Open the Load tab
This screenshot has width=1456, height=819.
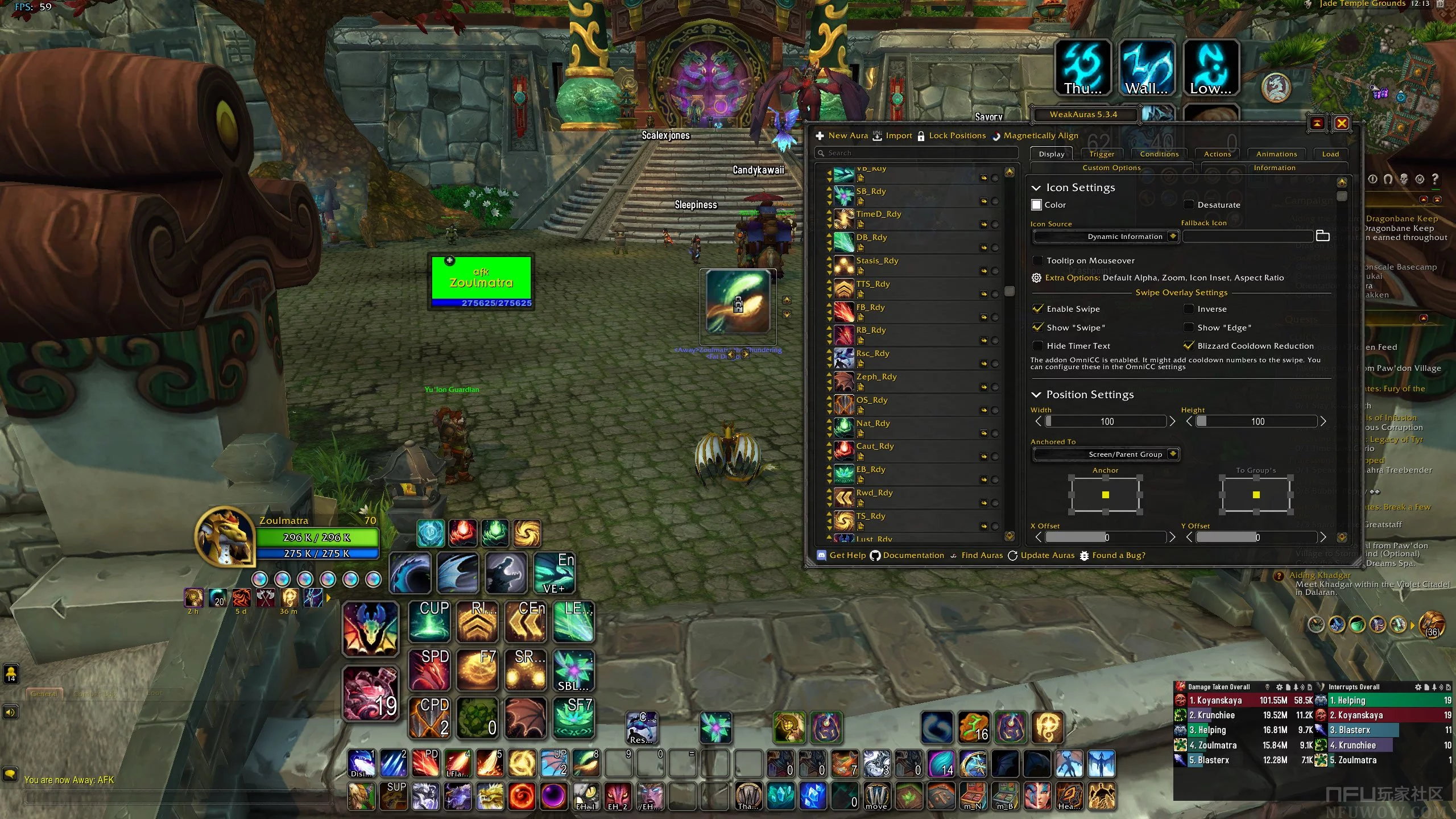point(1330,154)
